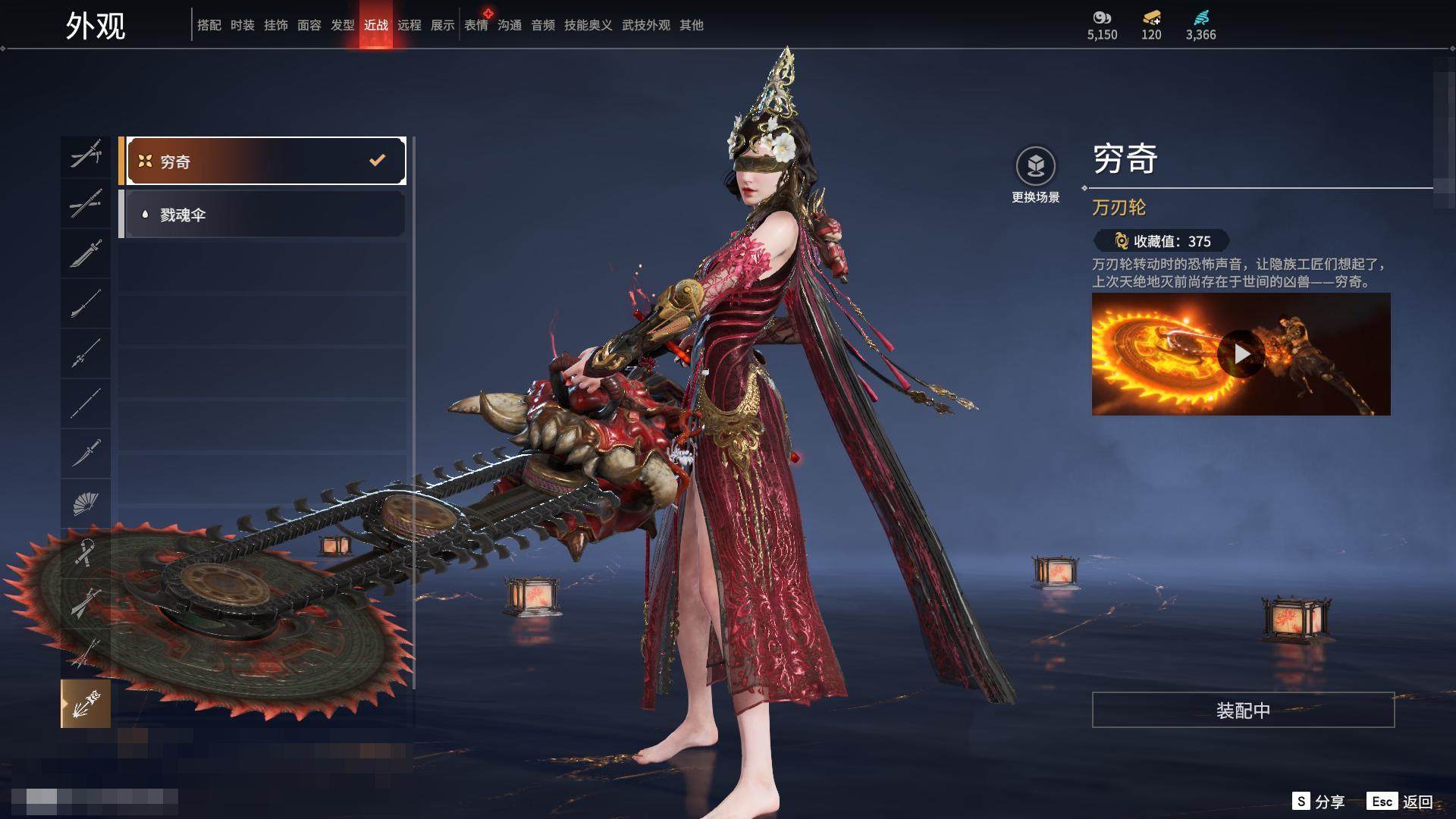The height and width of the screenshot is (819, 1456).
Task: Switch to the 发型 hairstyle tab
Action: pos(342,25)
